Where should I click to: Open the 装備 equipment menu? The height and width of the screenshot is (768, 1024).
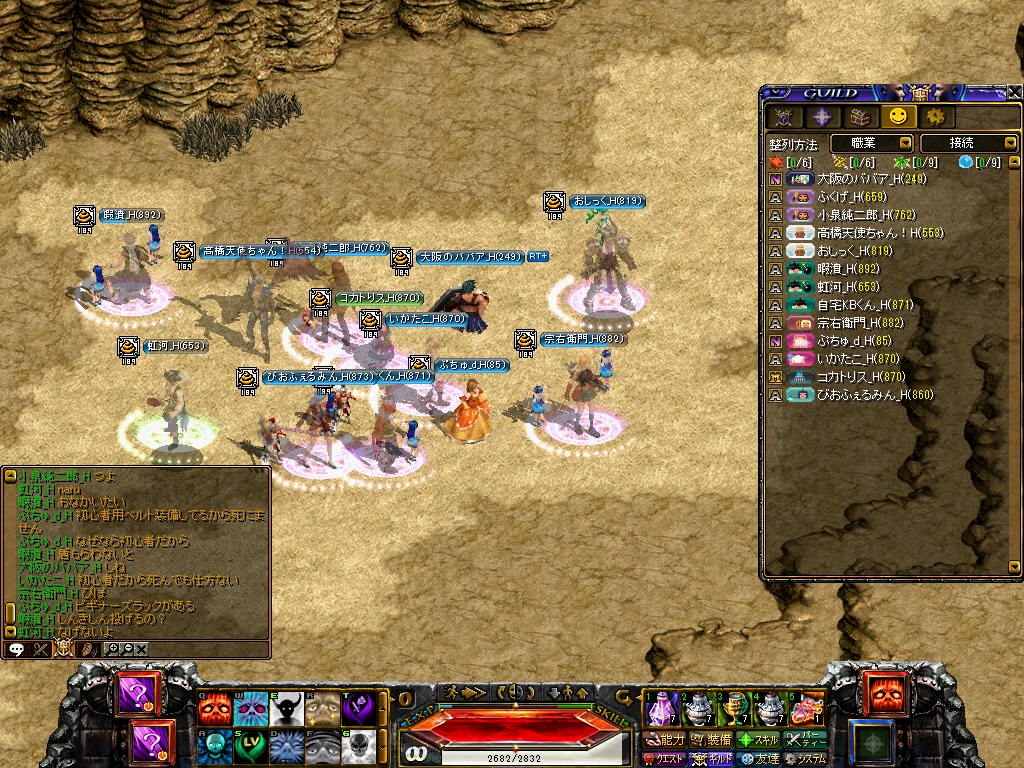point(711,740)
